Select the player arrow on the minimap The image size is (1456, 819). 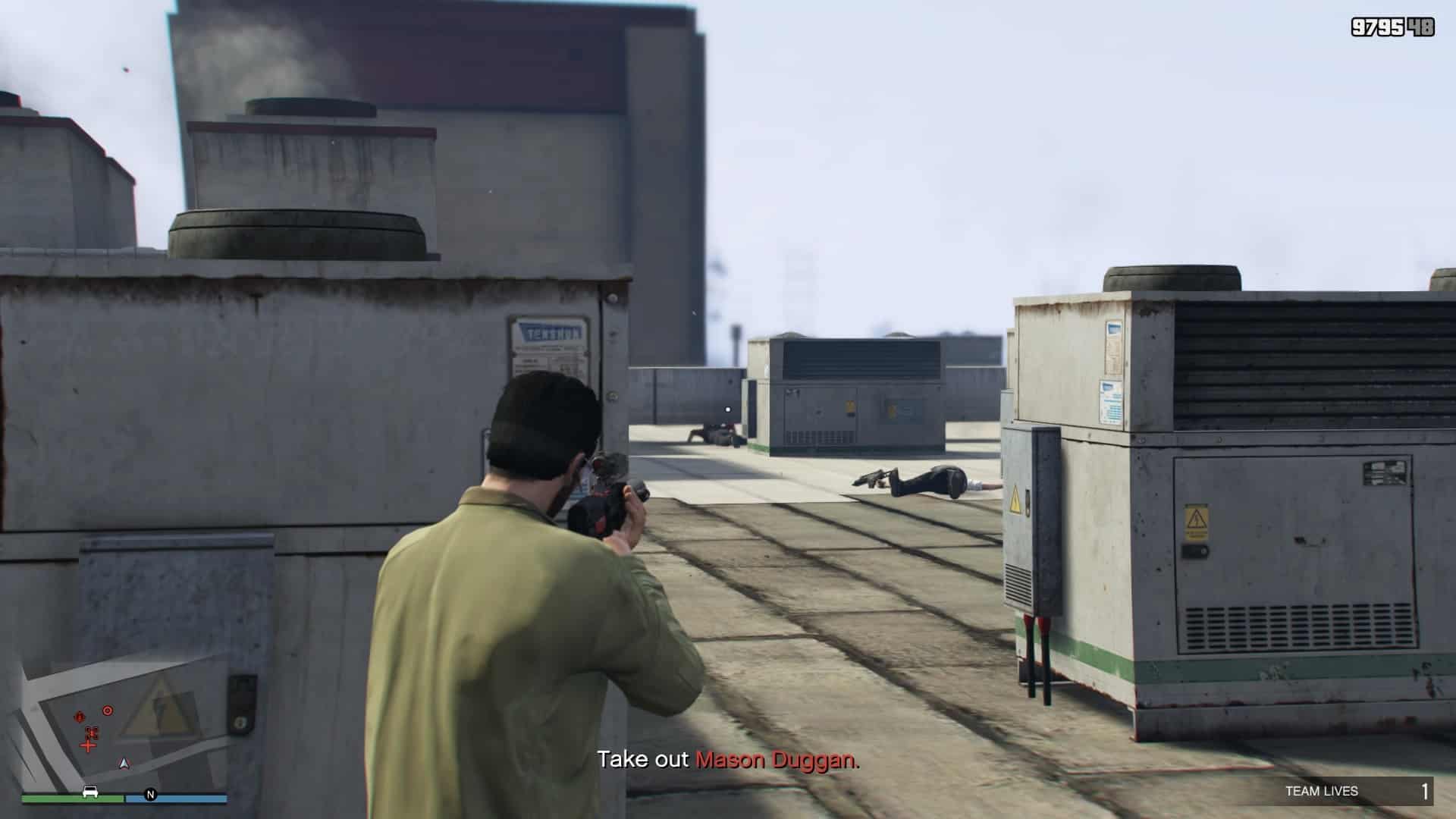[125, 763]
